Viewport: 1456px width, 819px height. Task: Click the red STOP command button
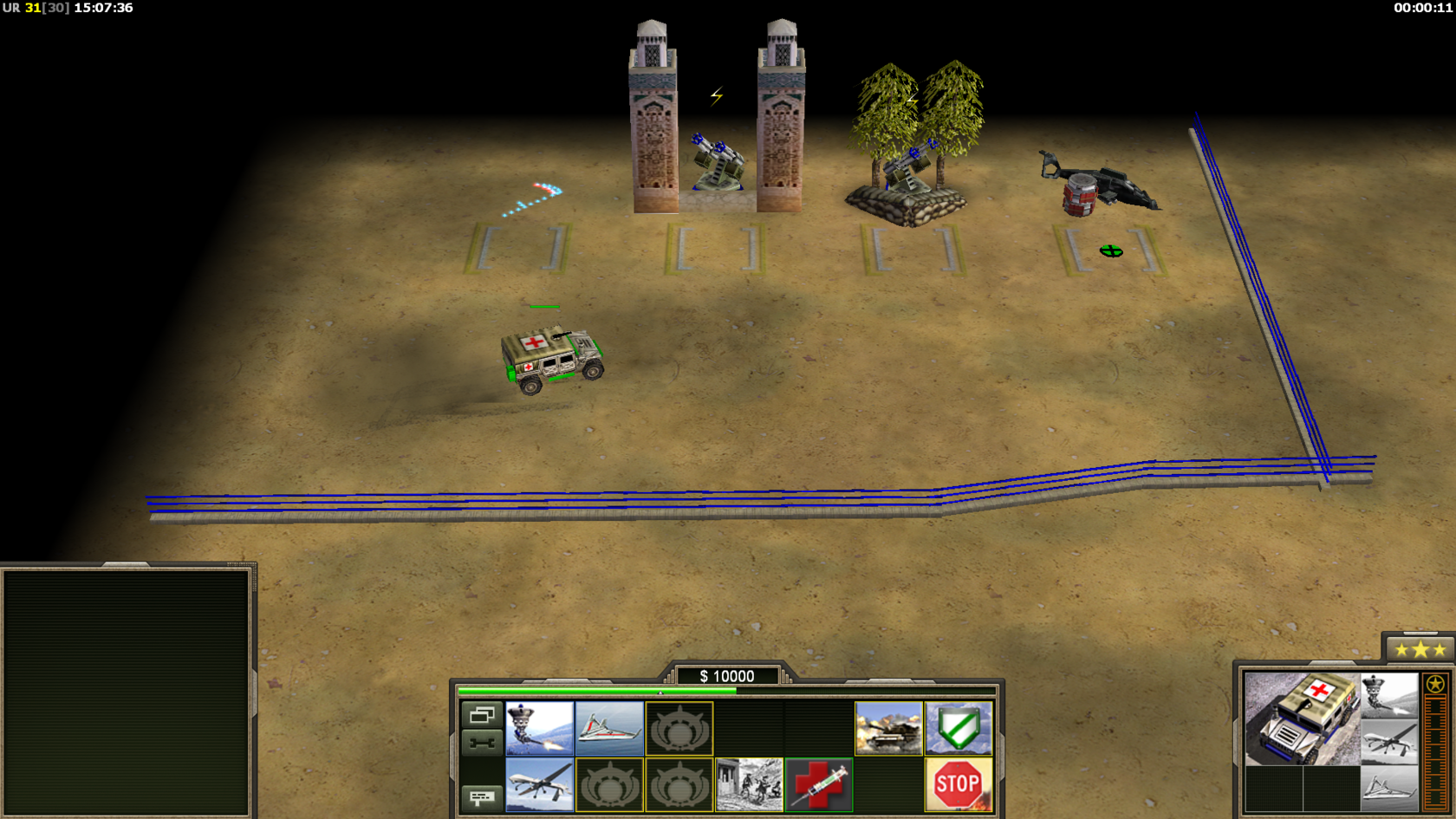(x=959, y=784)
